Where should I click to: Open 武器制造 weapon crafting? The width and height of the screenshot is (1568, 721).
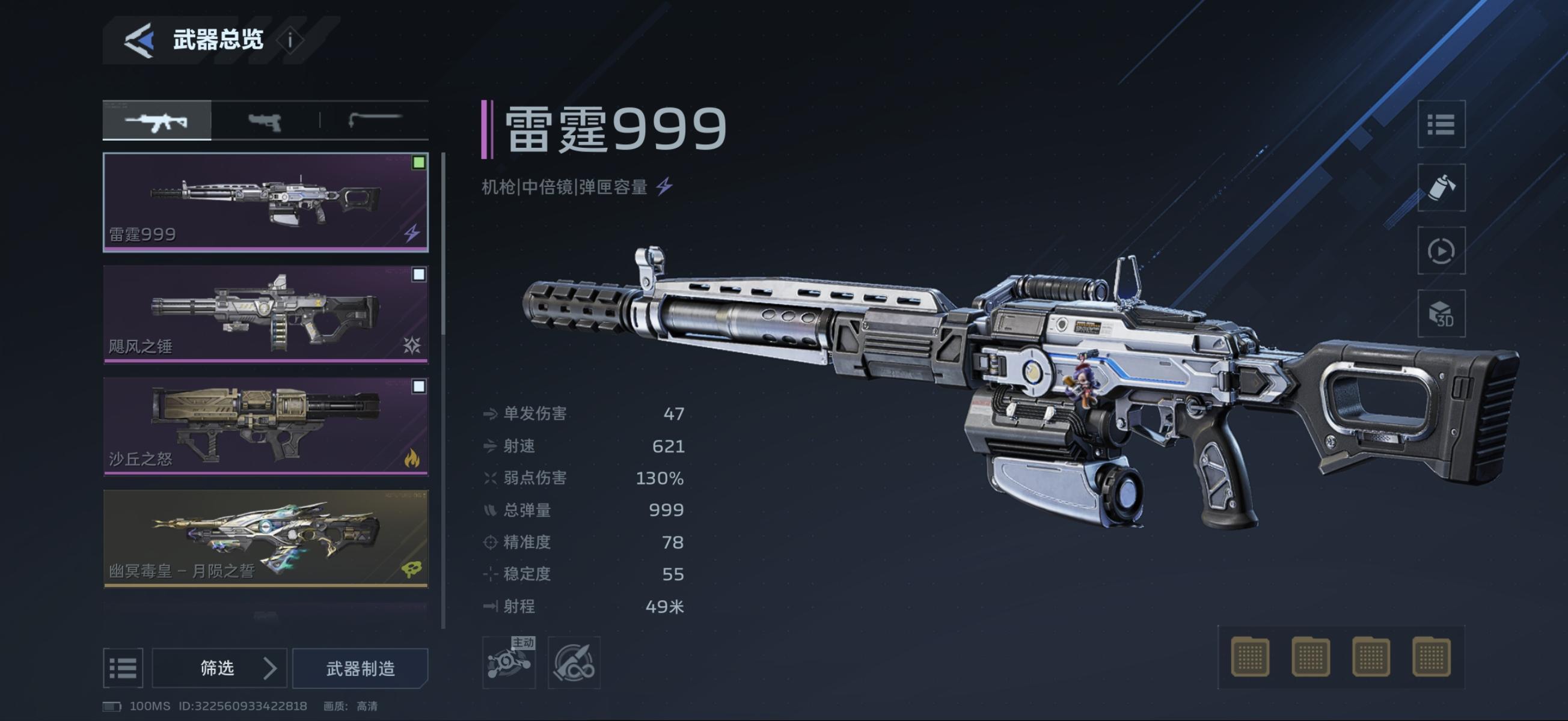(360, 668)
